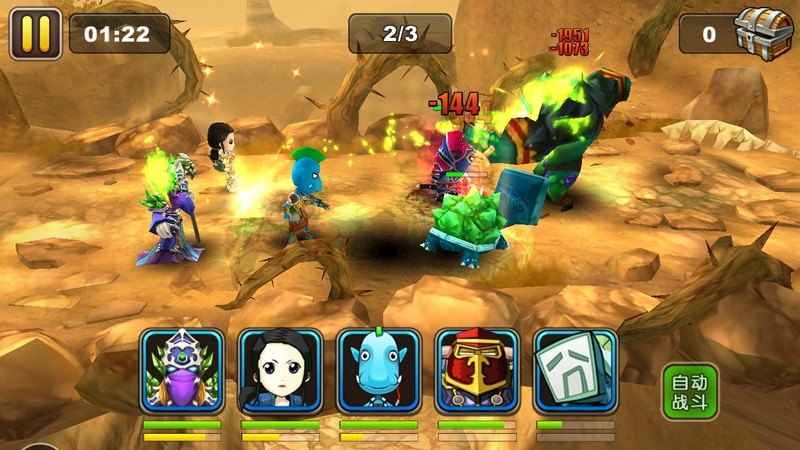Open the treasure chest loot icon
The width and height of the screenshot is (800, 450).
click(x=764, y=33)
